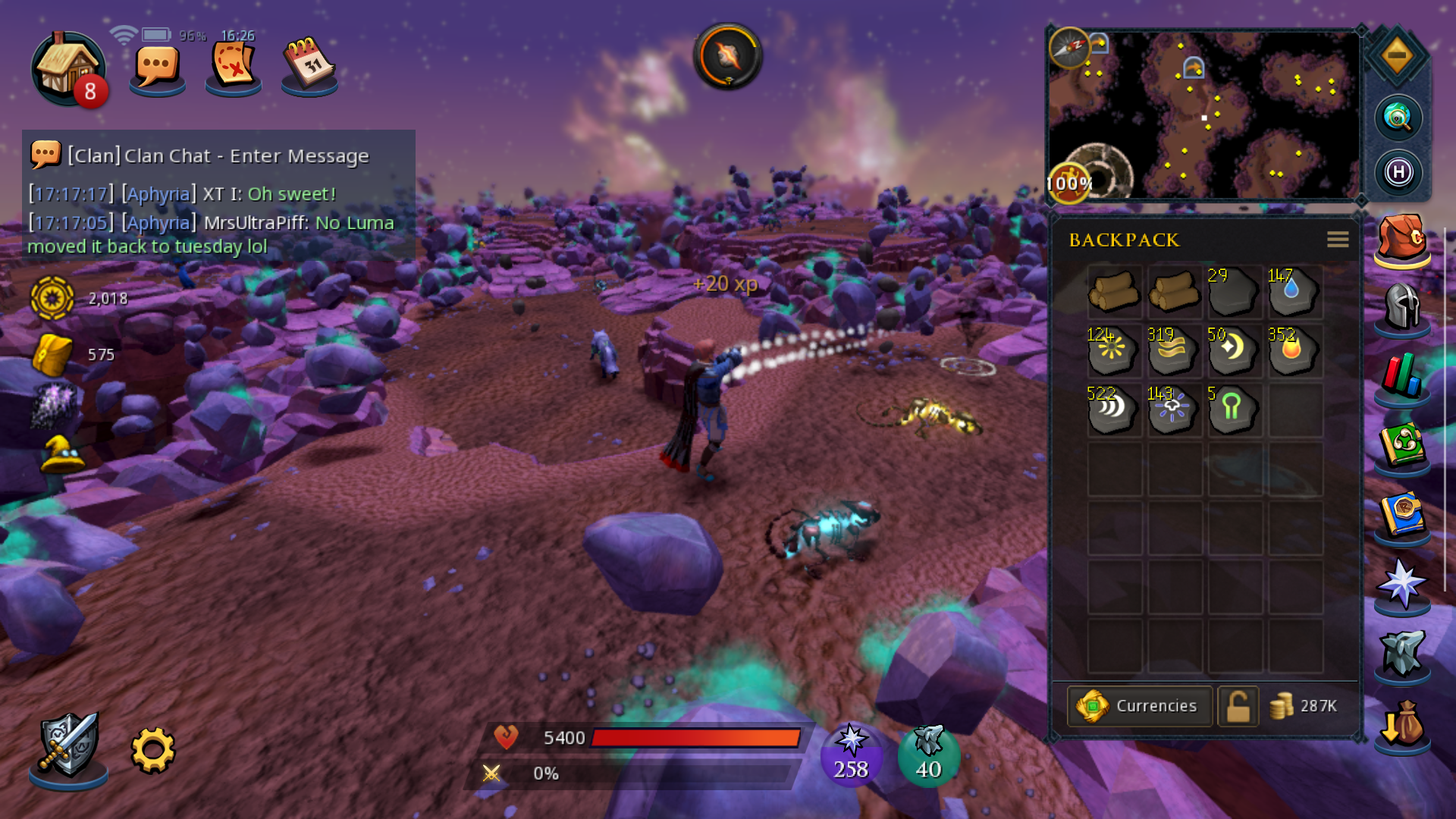The width and height of the screenshot is (1456, 819).
Task: Open the chat speech bubble icon
Action: [x=157, y=68]
